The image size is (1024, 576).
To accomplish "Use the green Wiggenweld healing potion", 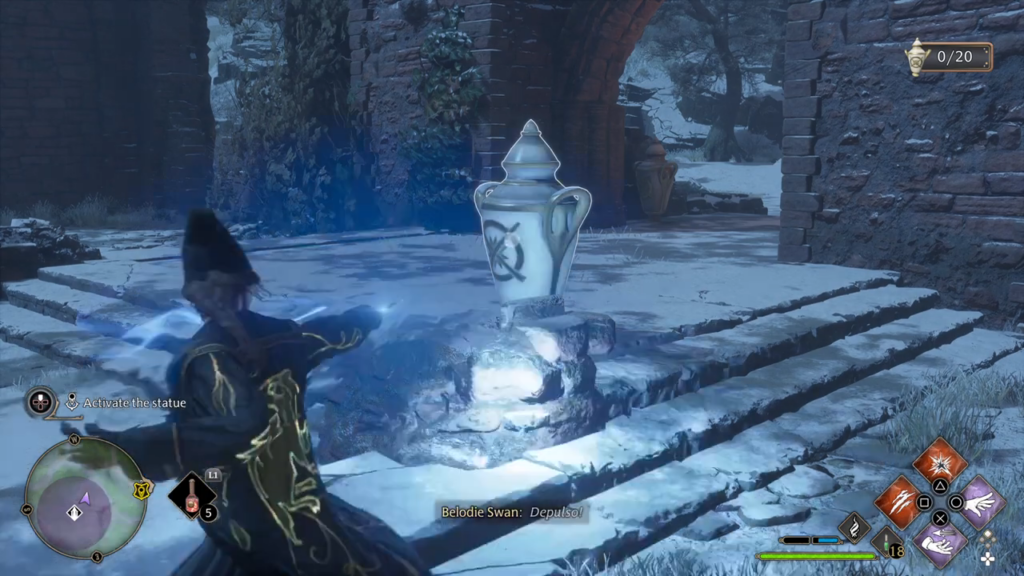I will [x=886, y=543].
